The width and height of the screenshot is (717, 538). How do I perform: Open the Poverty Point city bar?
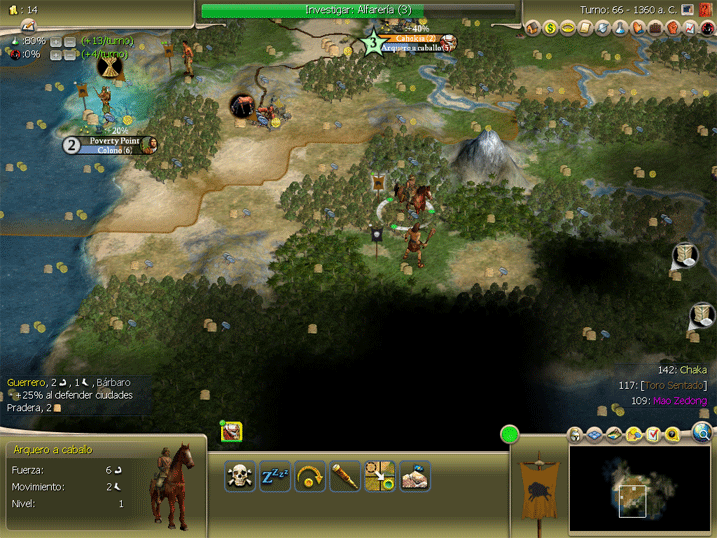pos(110,145)
